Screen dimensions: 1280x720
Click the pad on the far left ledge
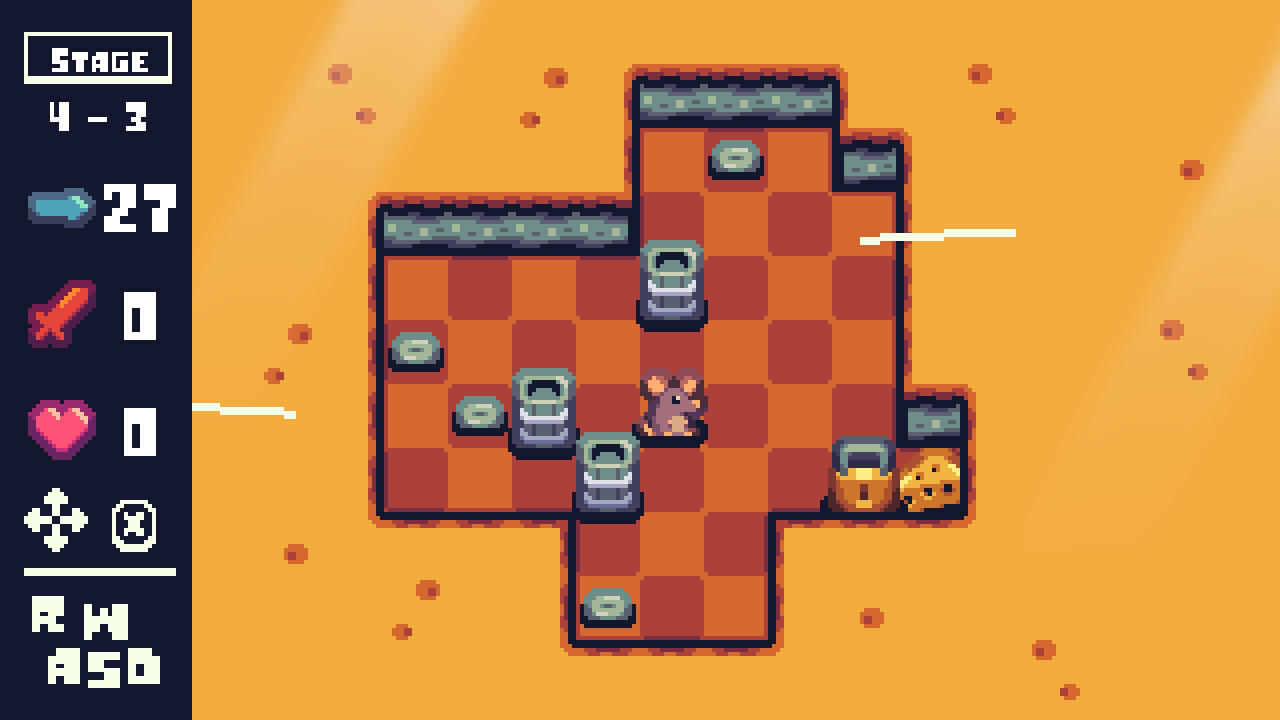tap(417, 352)
